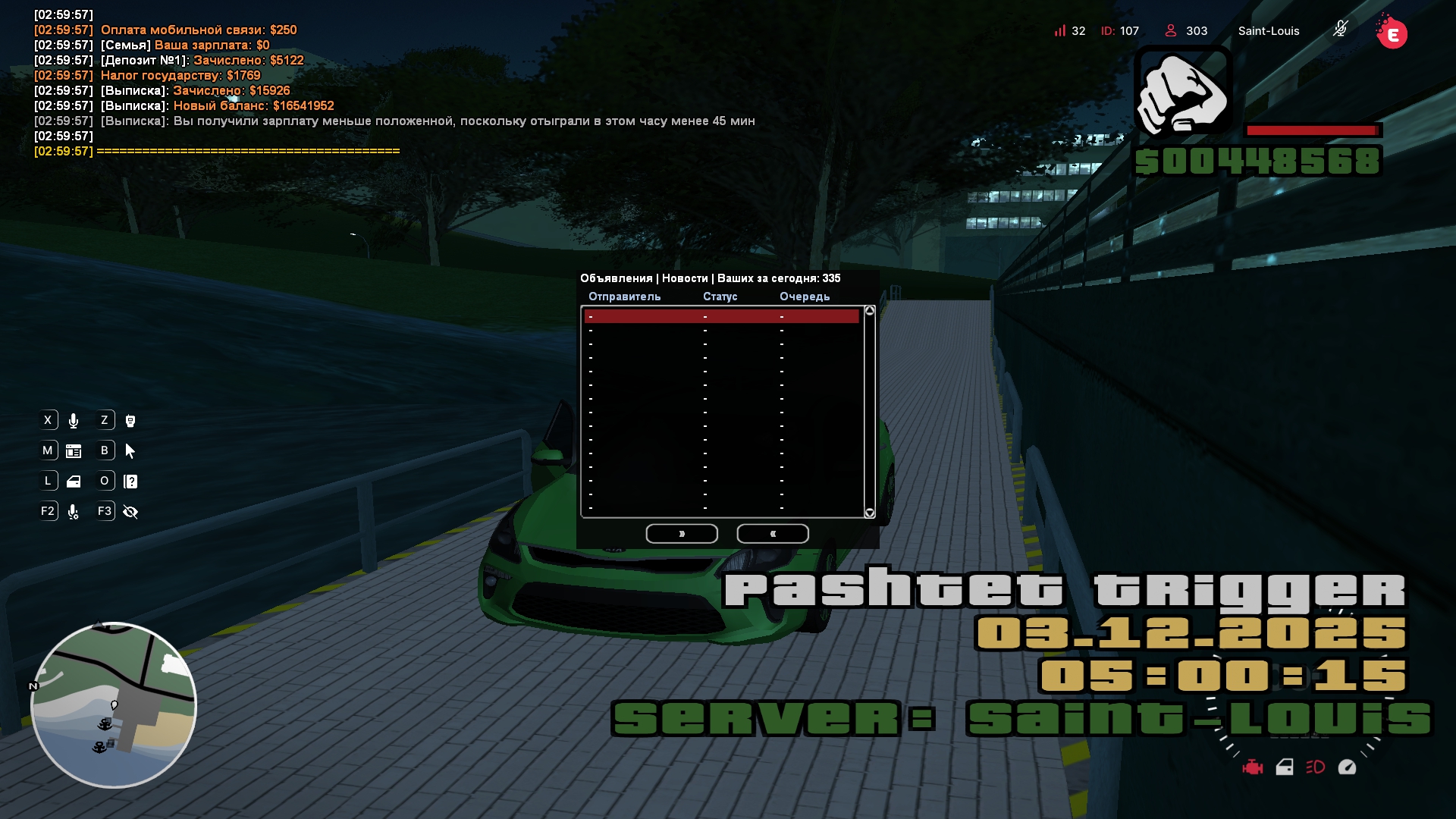Open the circular minimap
The image size is (1456, 819).
[114, 705]
